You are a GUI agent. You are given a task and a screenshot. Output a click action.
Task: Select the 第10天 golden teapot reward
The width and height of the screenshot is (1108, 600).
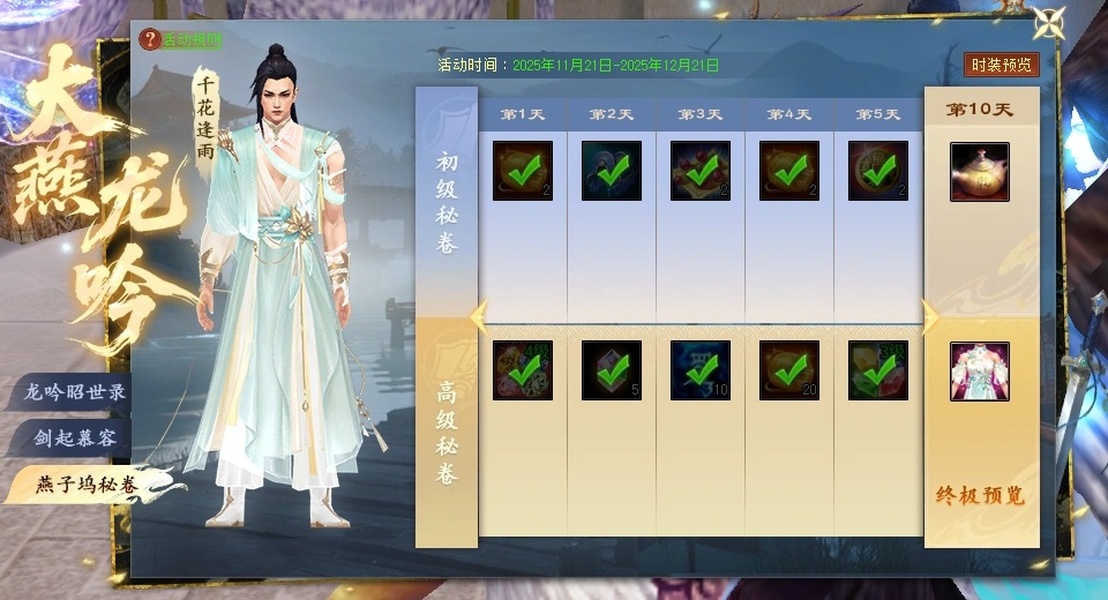(979, 172)
